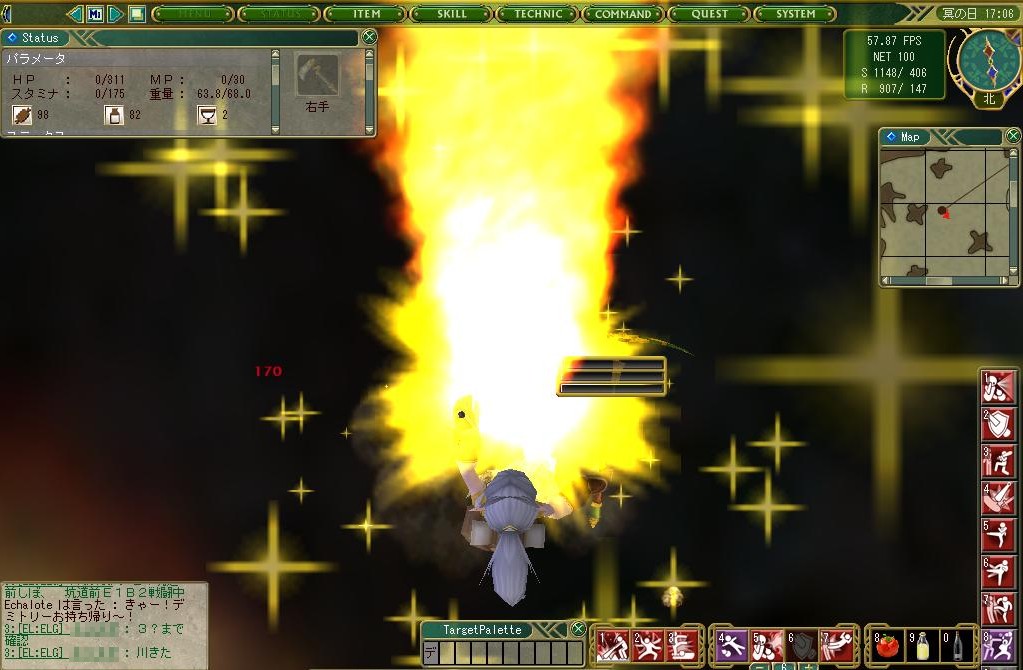1023x670 pixels.
Task: Close the TargetPalette window
Action: pyautogui.click(x=578, y=630)
